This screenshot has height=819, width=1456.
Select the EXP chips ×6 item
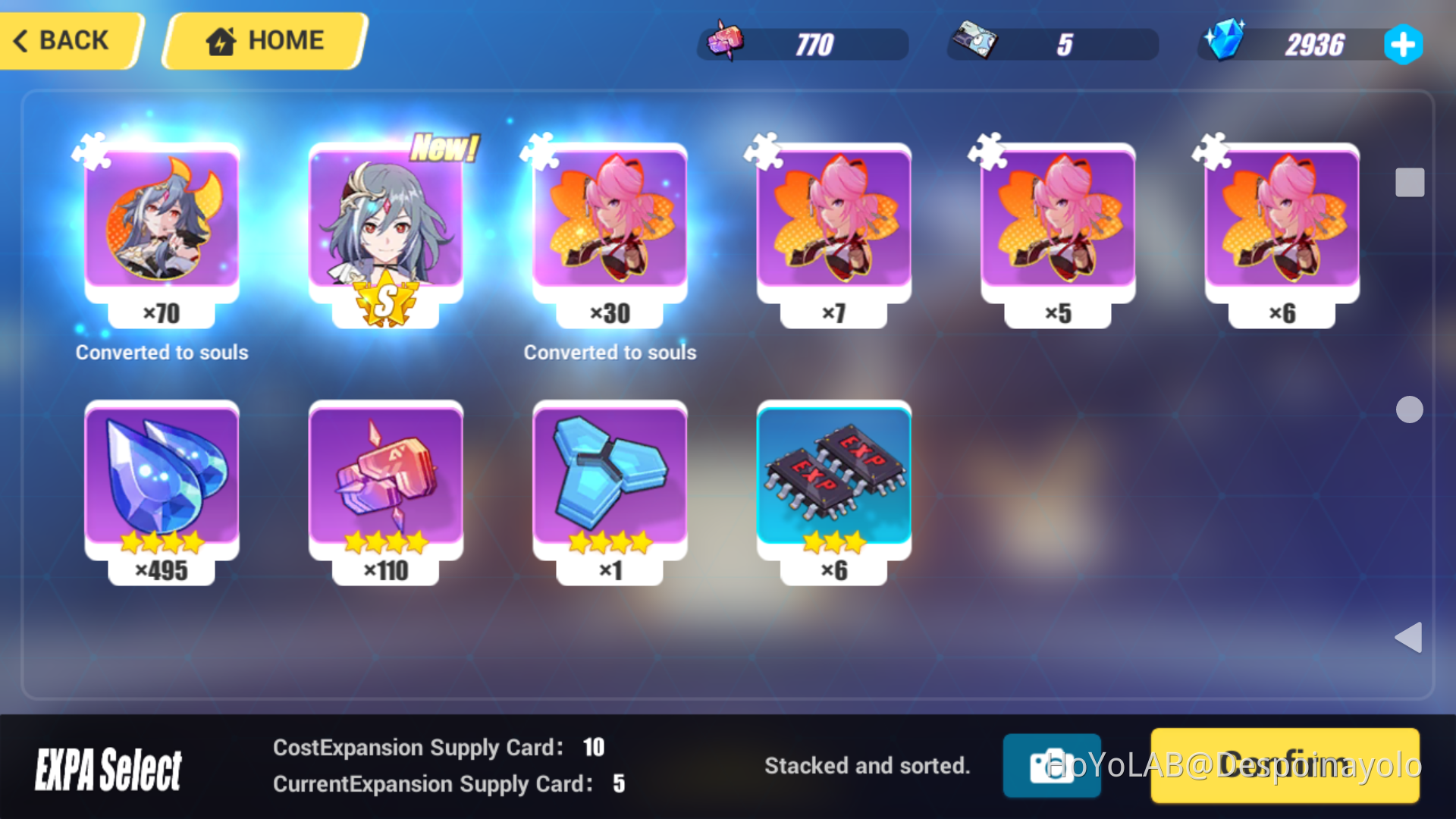pyautogui.click(x=835, y=485)
